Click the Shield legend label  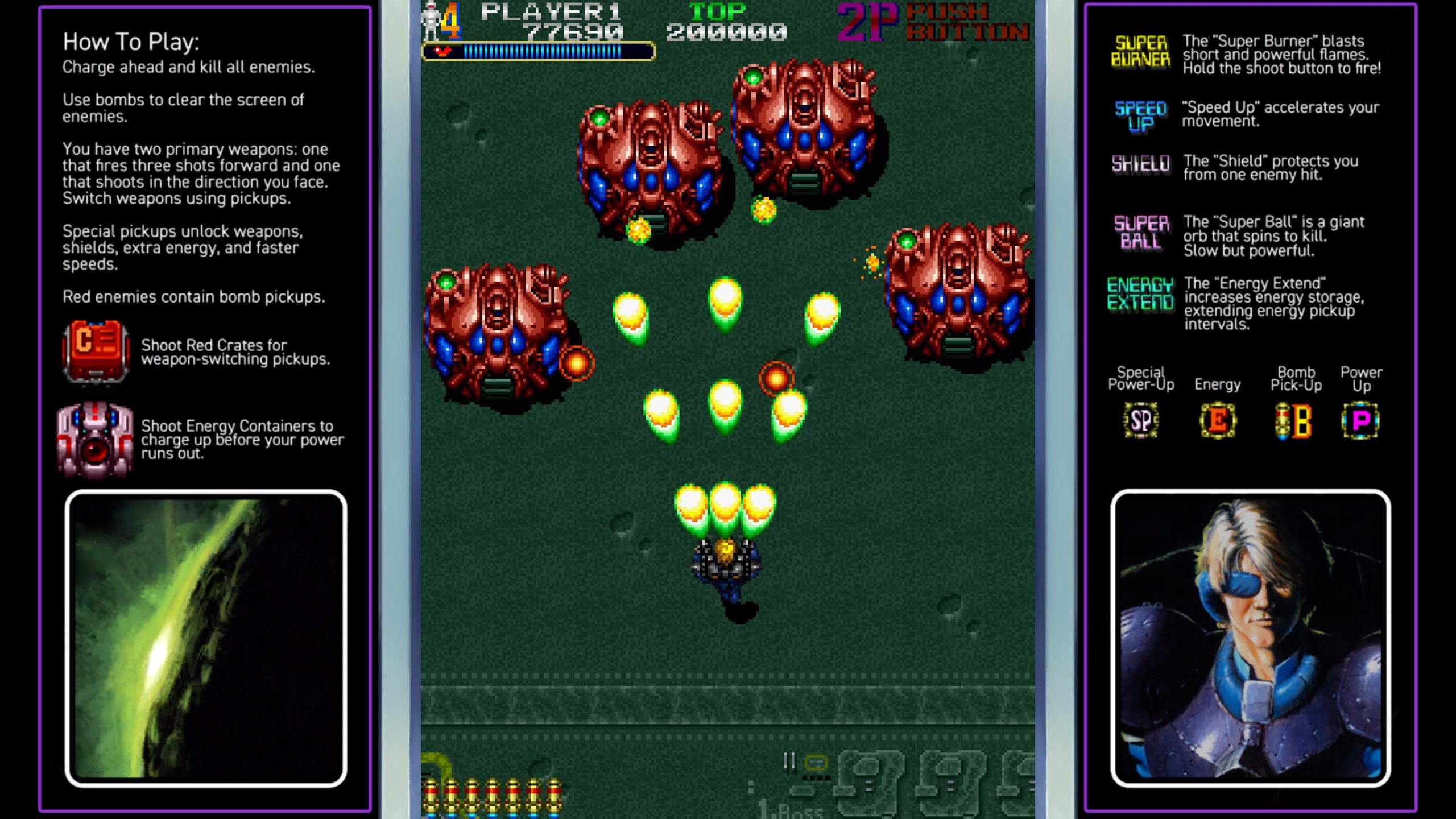click(1140, 164)
